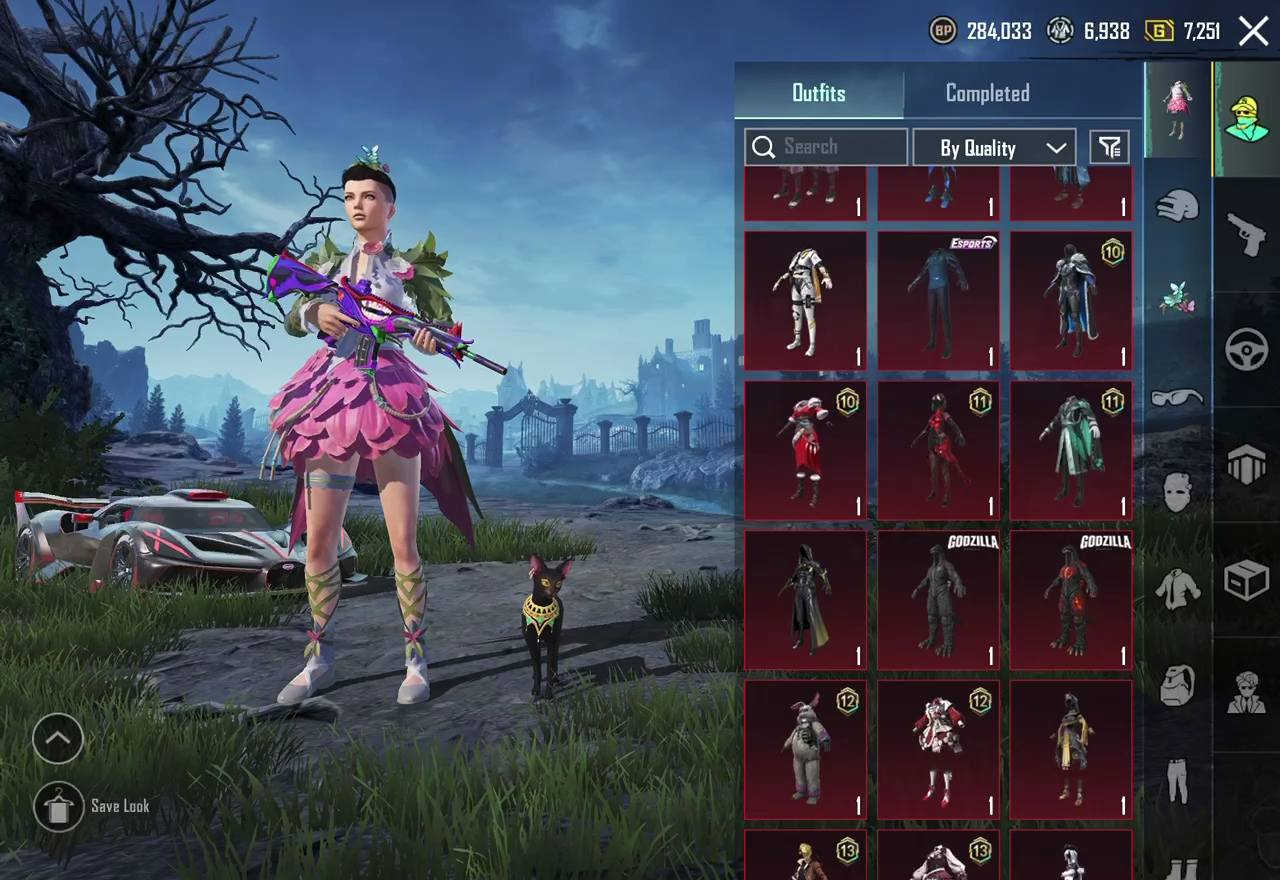The width and height of the screenshot is (1280, 880).
Task: Expand the up-arrow circle button
Action: click(58, 739)
